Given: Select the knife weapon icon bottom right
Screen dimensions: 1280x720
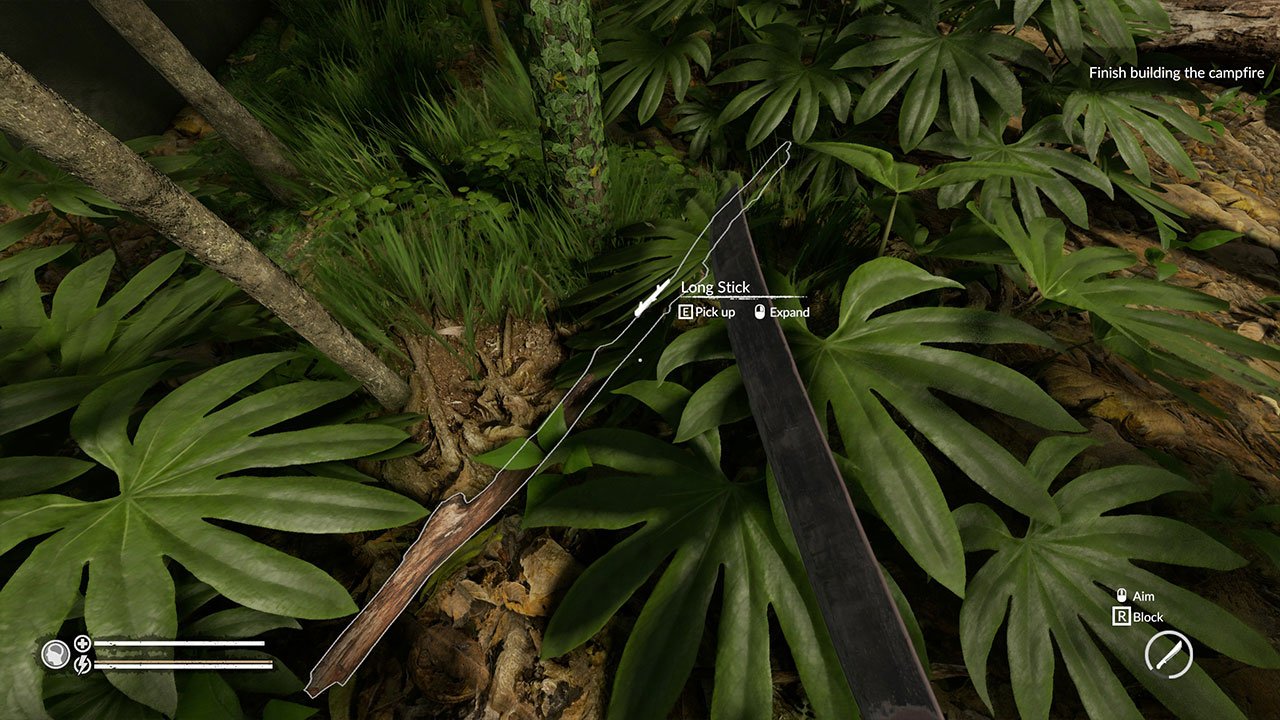Looking at the screenshot, I should (x=1167, y=655).
